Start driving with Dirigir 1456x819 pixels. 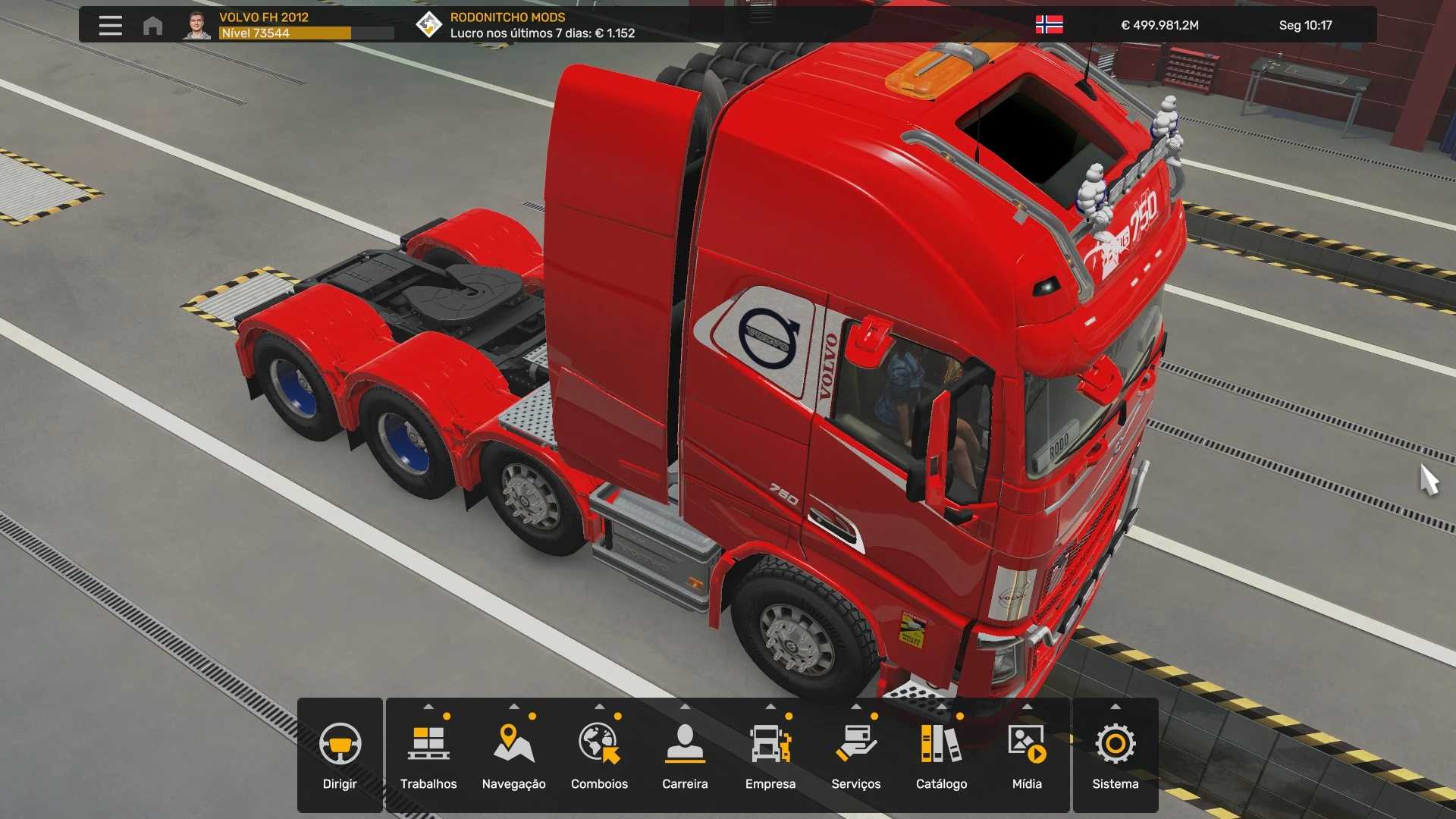[x=340, y=755]
